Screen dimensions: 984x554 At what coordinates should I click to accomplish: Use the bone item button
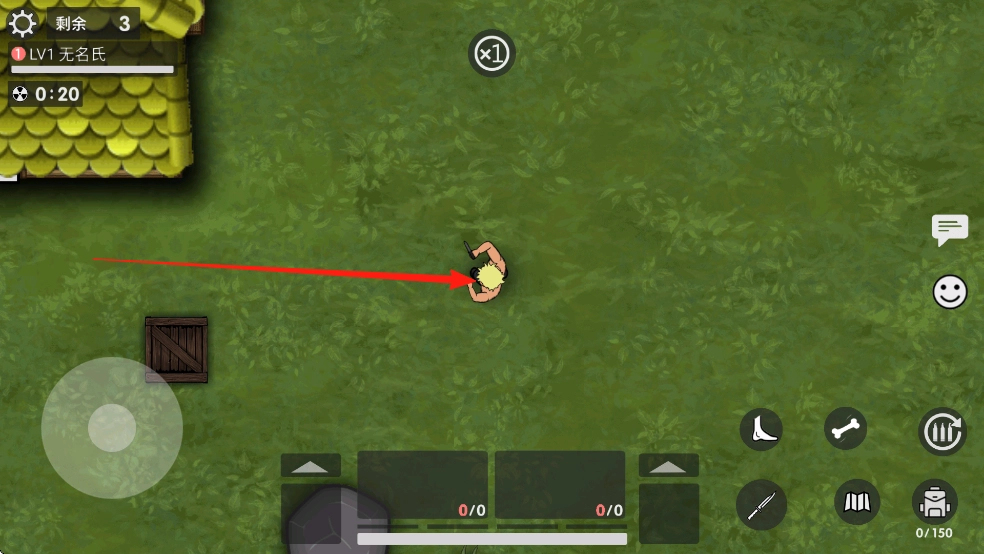pos(845,430)
